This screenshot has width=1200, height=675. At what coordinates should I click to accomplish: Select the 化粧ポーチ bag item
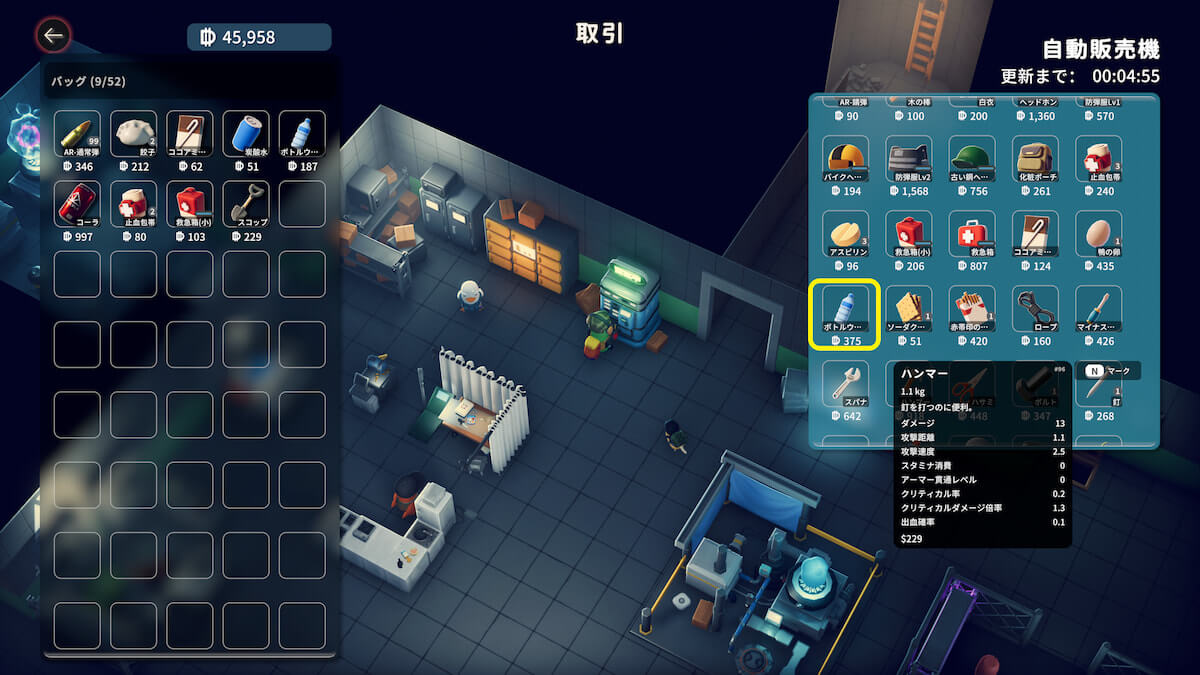(x=1034, y=159)
